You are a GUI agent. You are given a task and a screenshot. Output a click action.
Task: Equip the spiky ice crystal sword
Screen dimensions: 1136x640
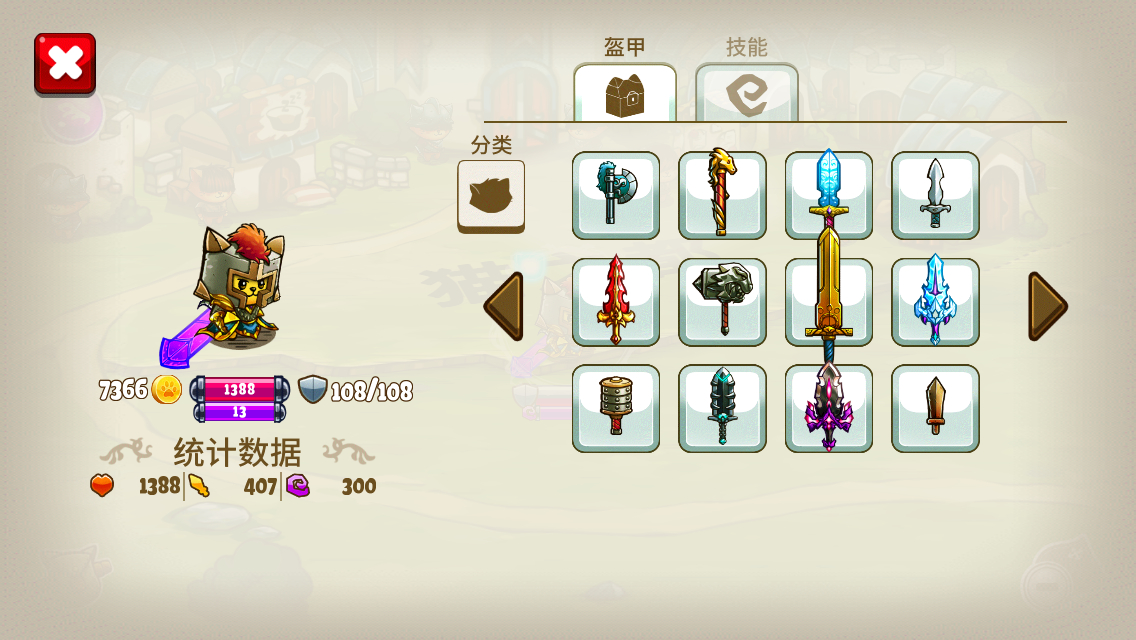click(x=935, y=302)
